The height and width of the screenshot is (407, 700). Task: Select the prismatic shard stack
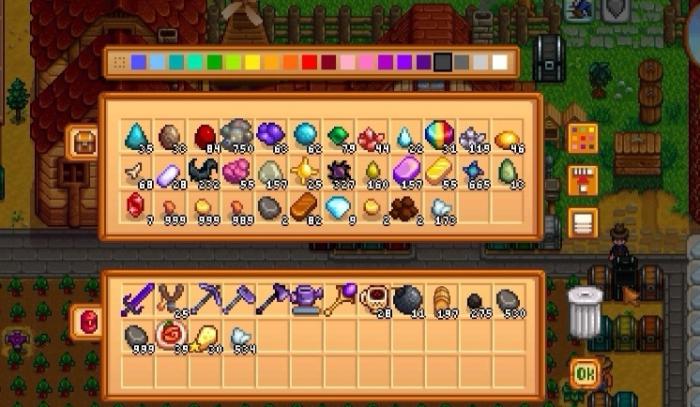pyautogui.click(x=441, y=135)
